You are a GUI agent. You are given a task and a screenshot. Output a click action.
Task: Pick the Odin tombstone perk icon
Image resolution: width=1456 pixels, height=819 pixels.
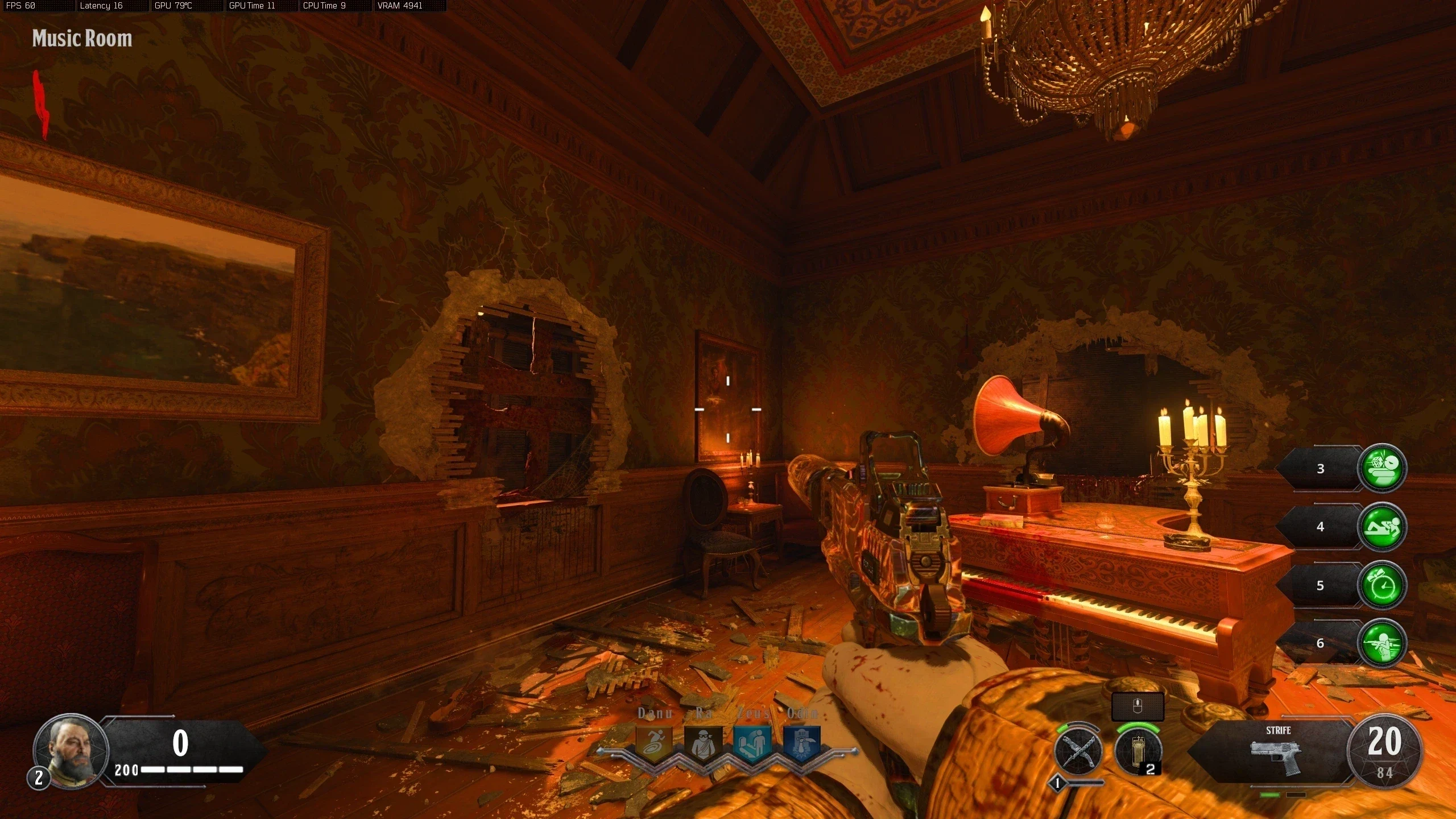[802, 743]
